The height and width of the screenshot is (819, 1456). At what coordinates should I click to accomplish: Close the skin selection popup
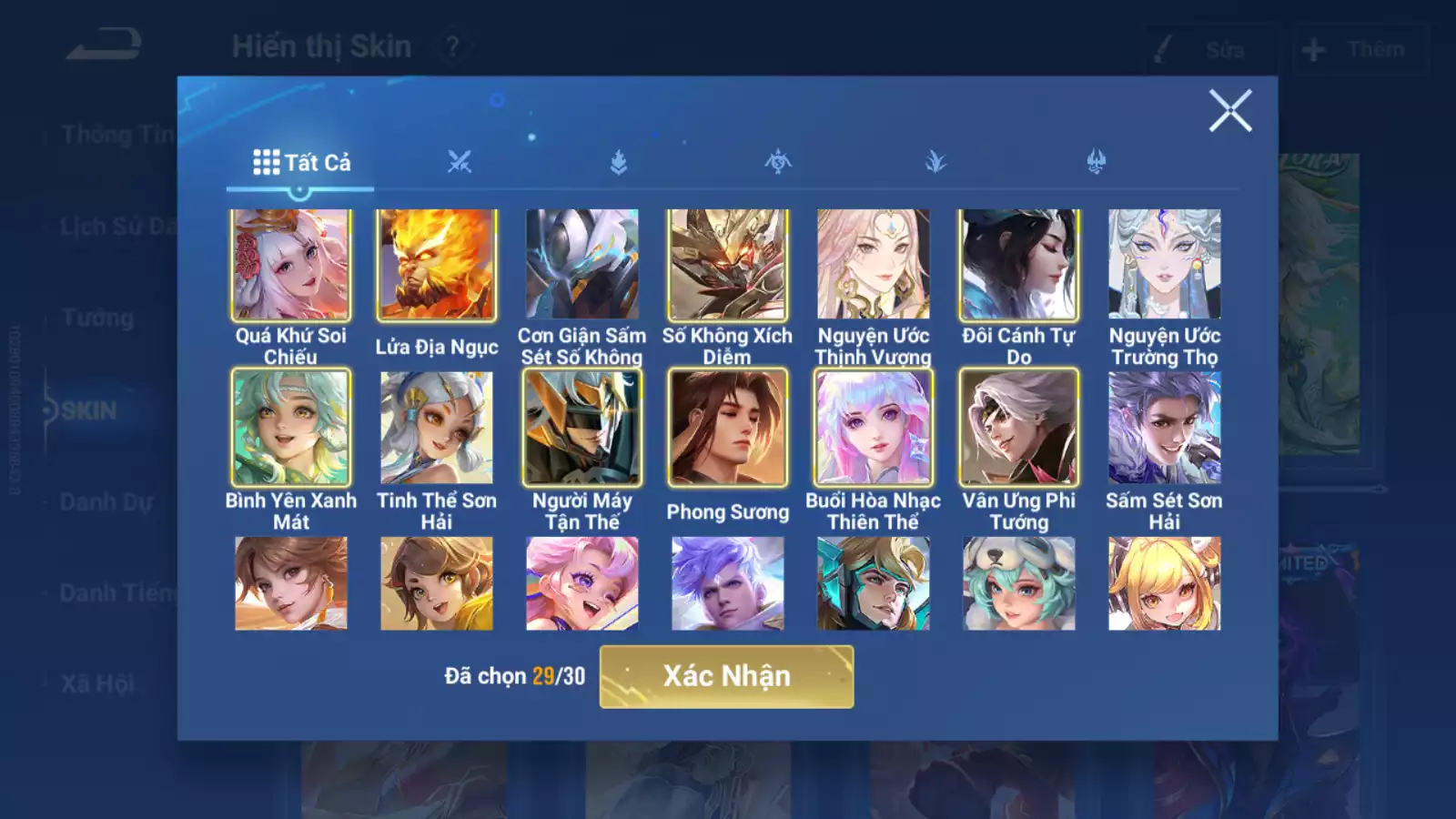pyautogui.click(x=1230, y=111)
